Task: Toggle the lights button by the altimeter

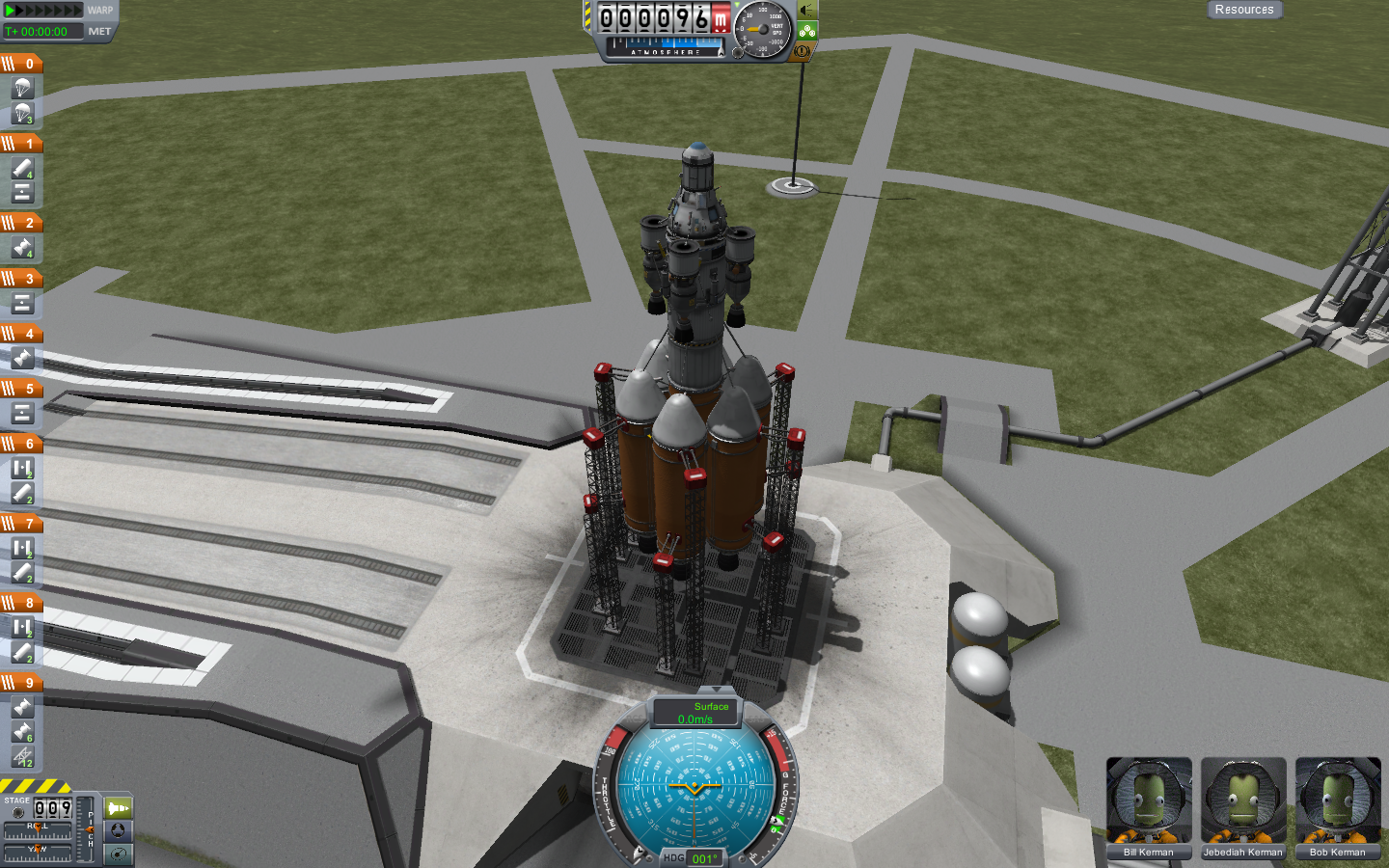Action: click(x=807, y=11)
